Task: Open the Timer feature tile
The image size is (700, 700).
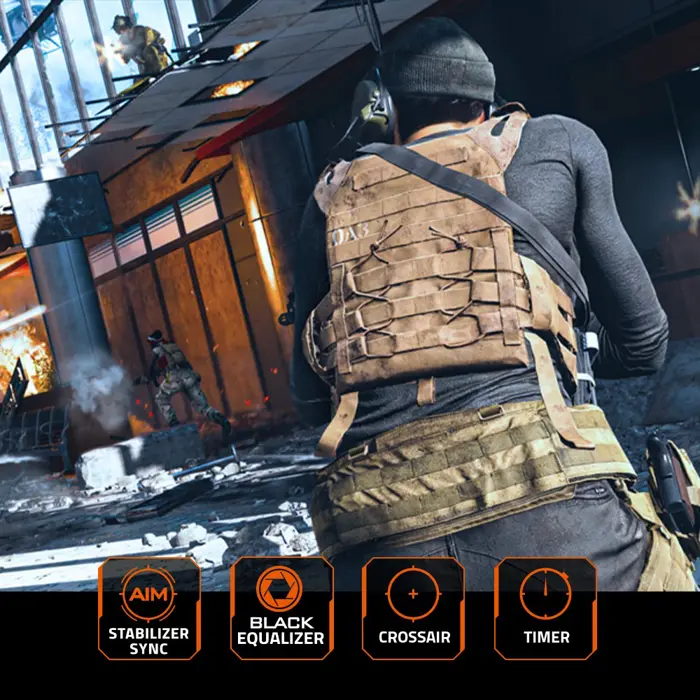Action: tap(545, 607)
